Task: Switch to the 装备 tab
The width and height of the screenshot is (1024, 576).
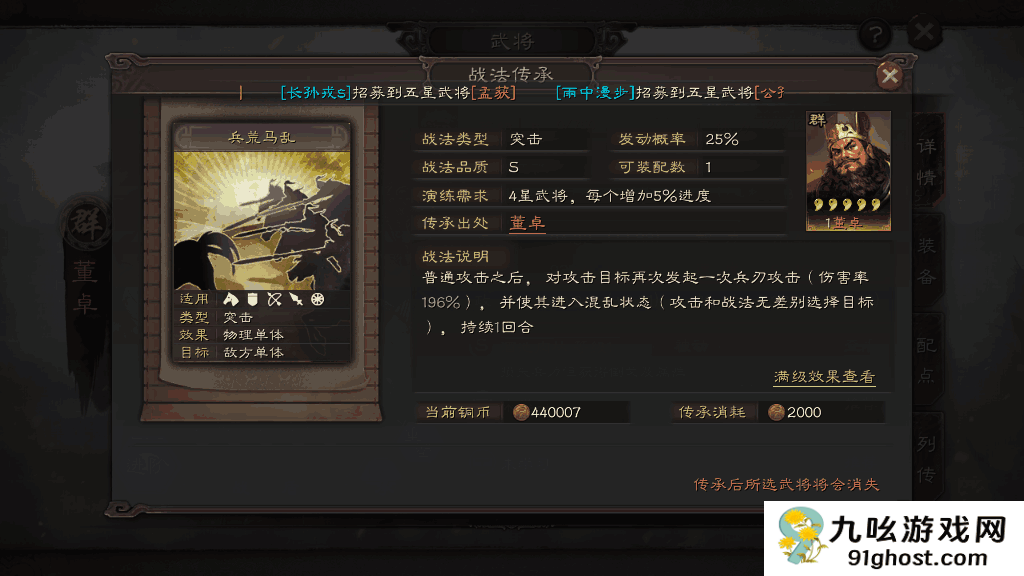Action: [x=926, y=262]
